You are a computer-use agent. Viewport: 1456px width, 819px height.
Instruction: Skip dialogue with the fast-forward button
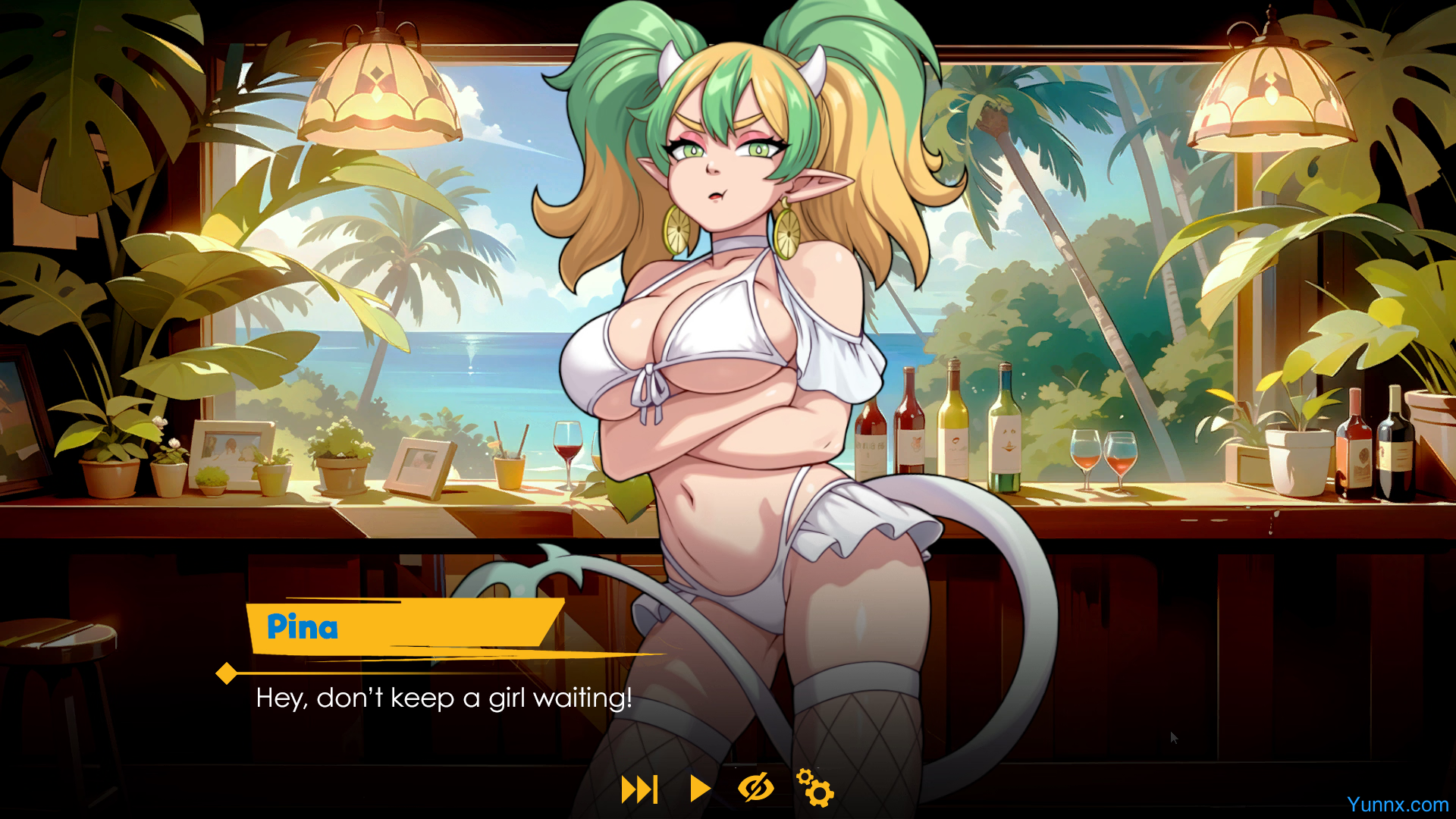pos(639,789)
